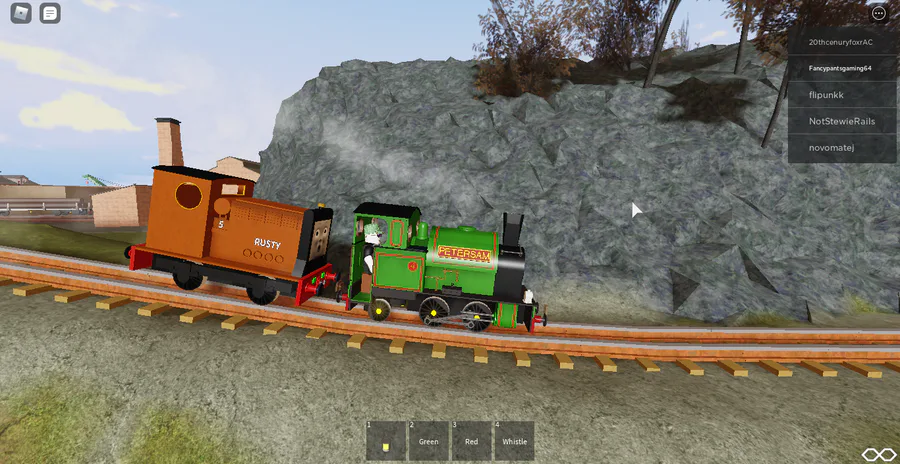Click the infinity symbol icon
Viewport: 900px width, 464px height.
[878, 455]
